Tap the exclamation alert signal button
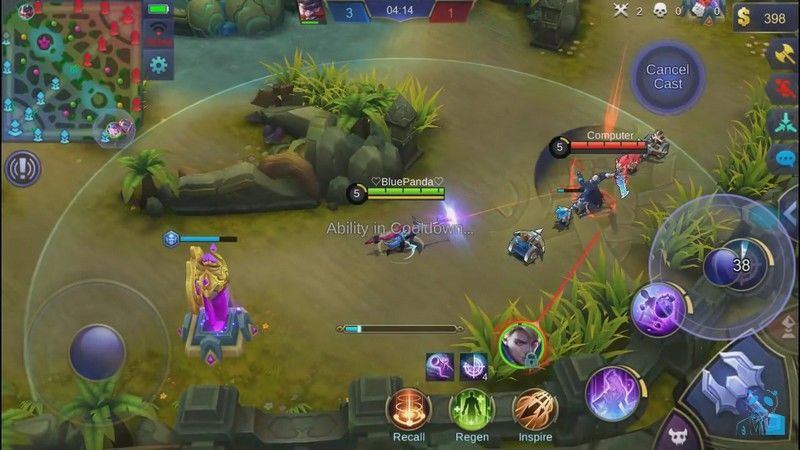Viewport: 800px width, 450px height. click(23, 168)
